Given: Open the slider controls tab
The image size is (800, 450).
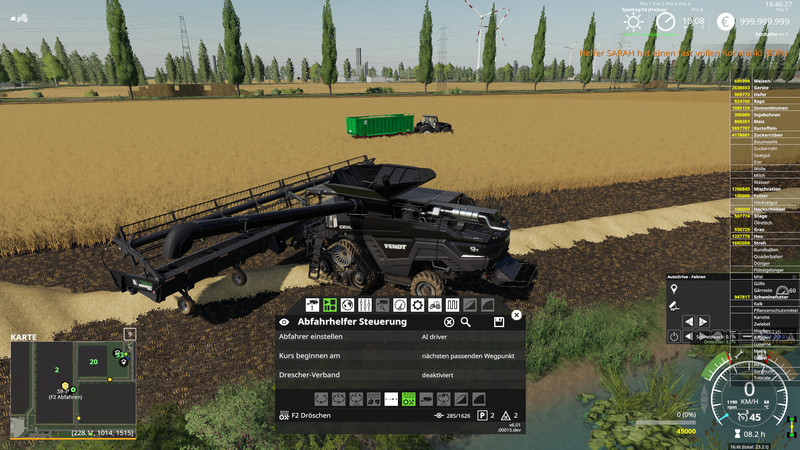Looking at the screenshot, I should [x=364, y=304].
